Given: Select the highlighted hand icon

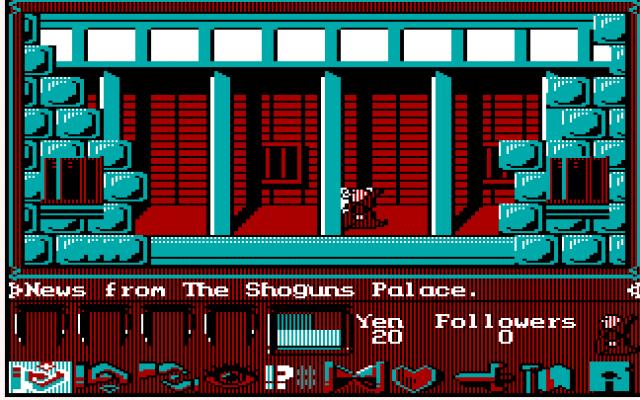Looking at the screenshot, I should coord(38,377).
